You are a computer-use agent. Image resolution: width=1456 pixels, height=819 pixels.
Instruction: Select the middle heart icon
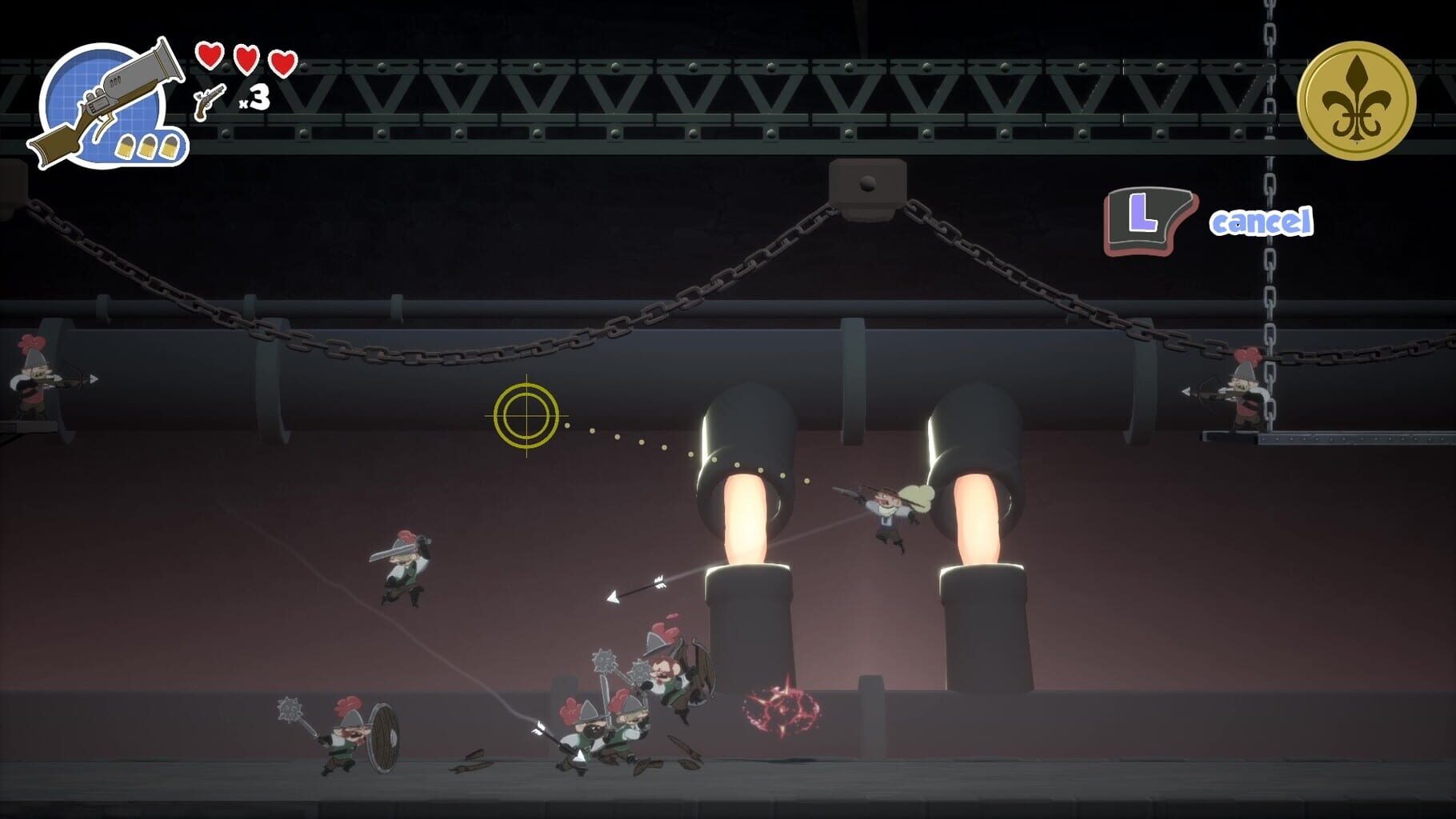pos(246,58)
